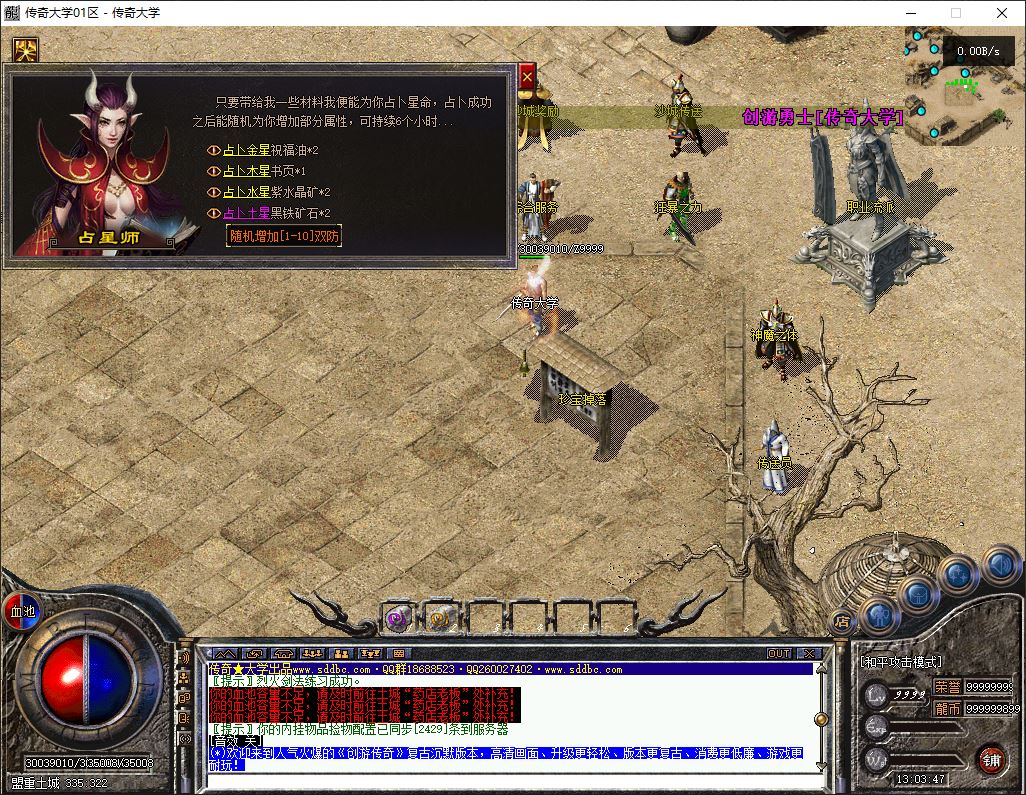Click the 荣誉 honor label
Screen dimensions: 1026x795
point(947,687)
